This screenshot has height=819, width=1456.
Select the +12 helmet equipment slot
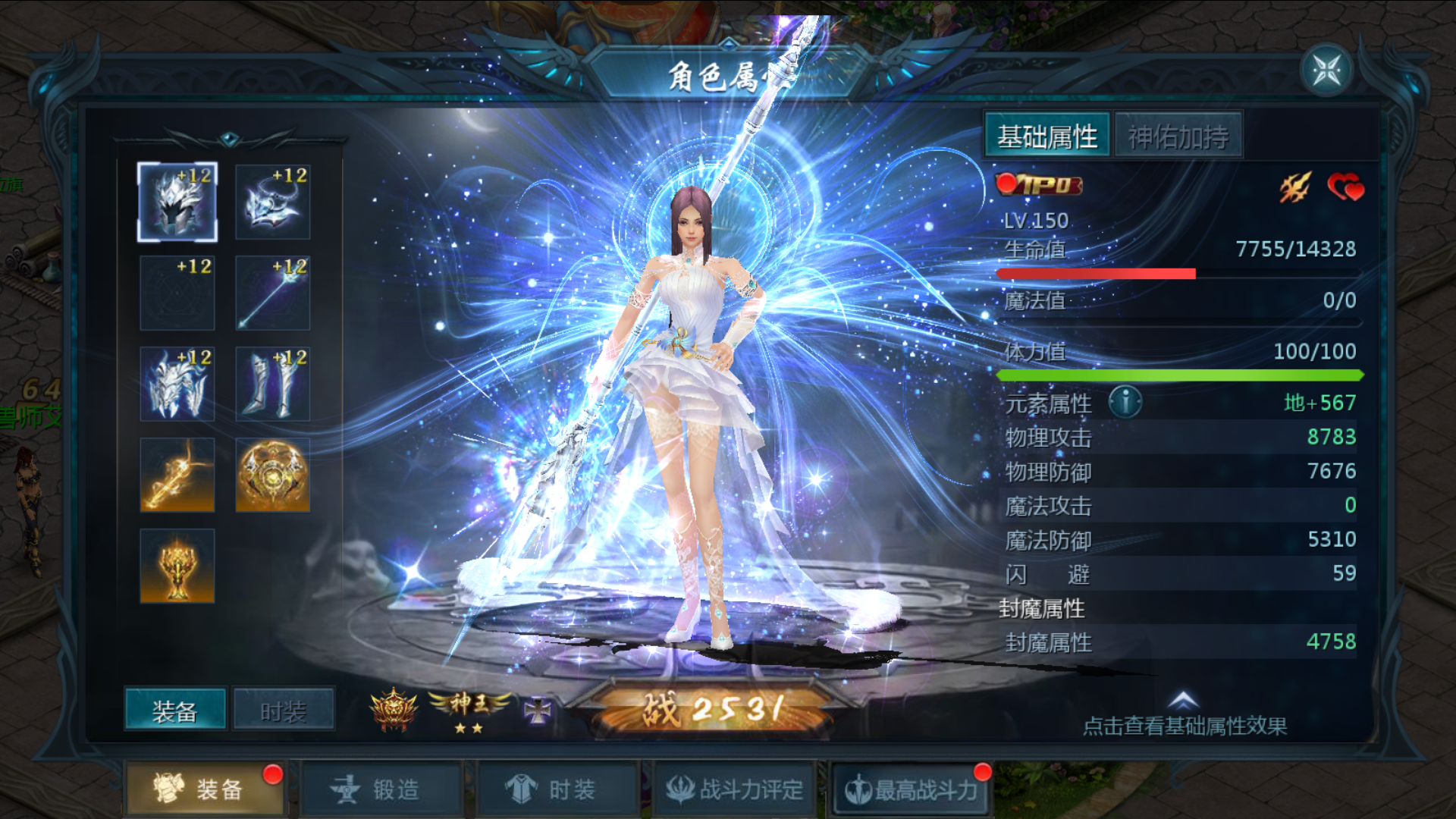tap(177, 202)
